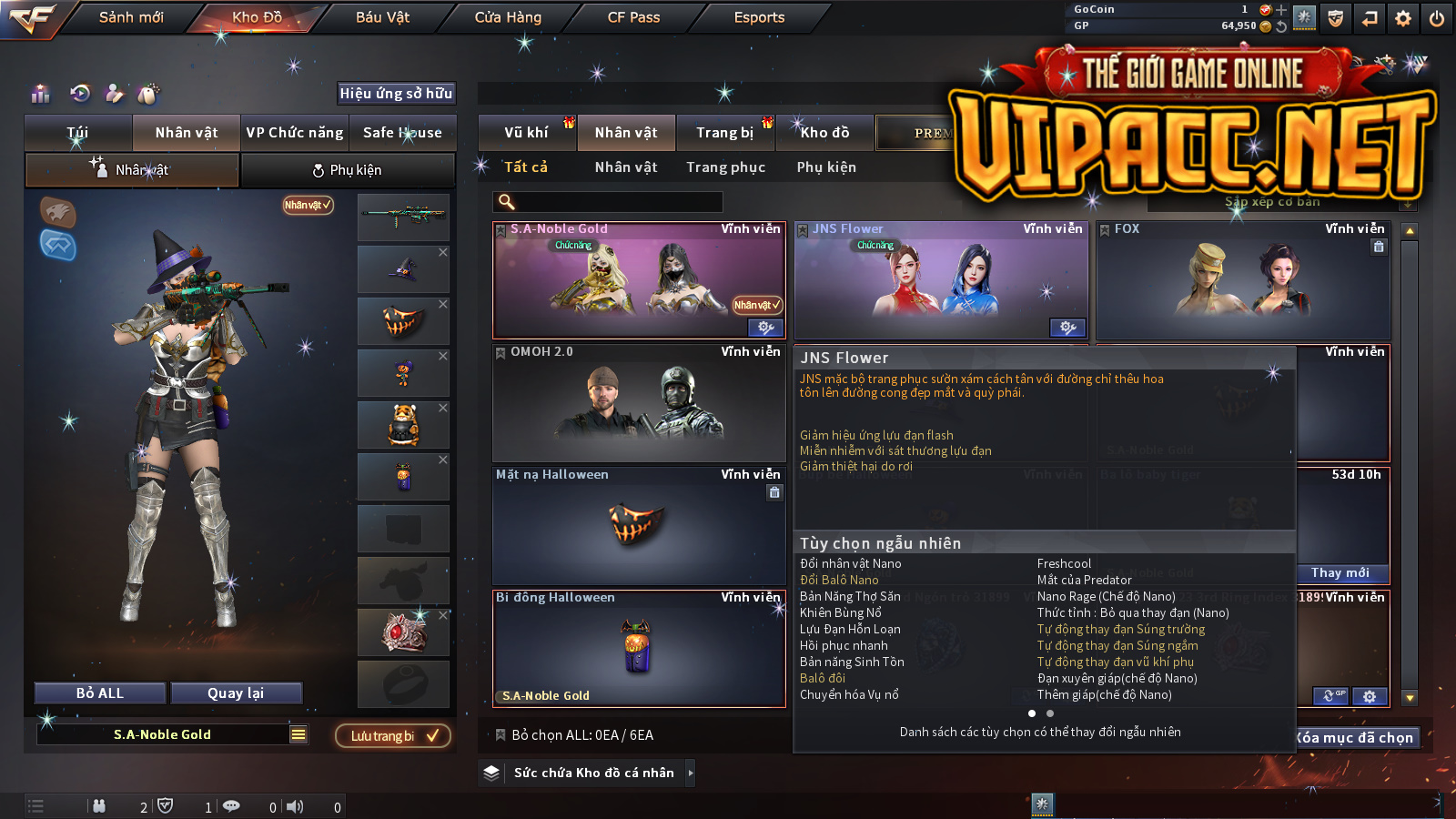
Task: Click the Quay lại button
Action: click(236, 693)
